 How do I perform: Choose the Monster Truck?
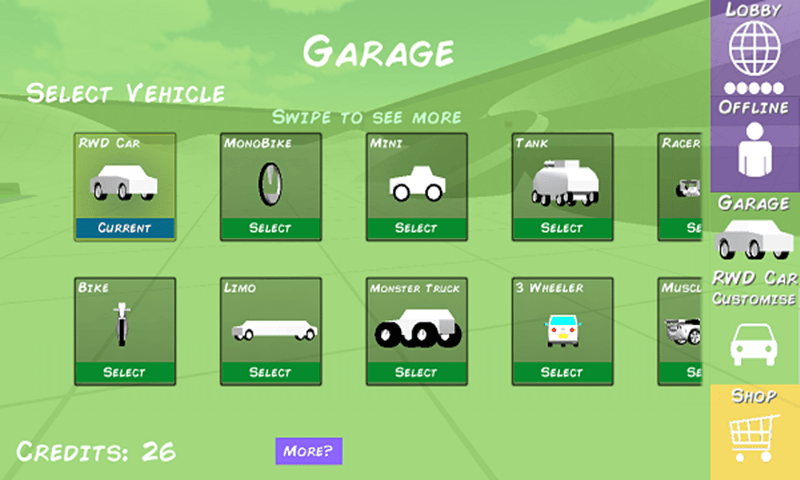416,372
